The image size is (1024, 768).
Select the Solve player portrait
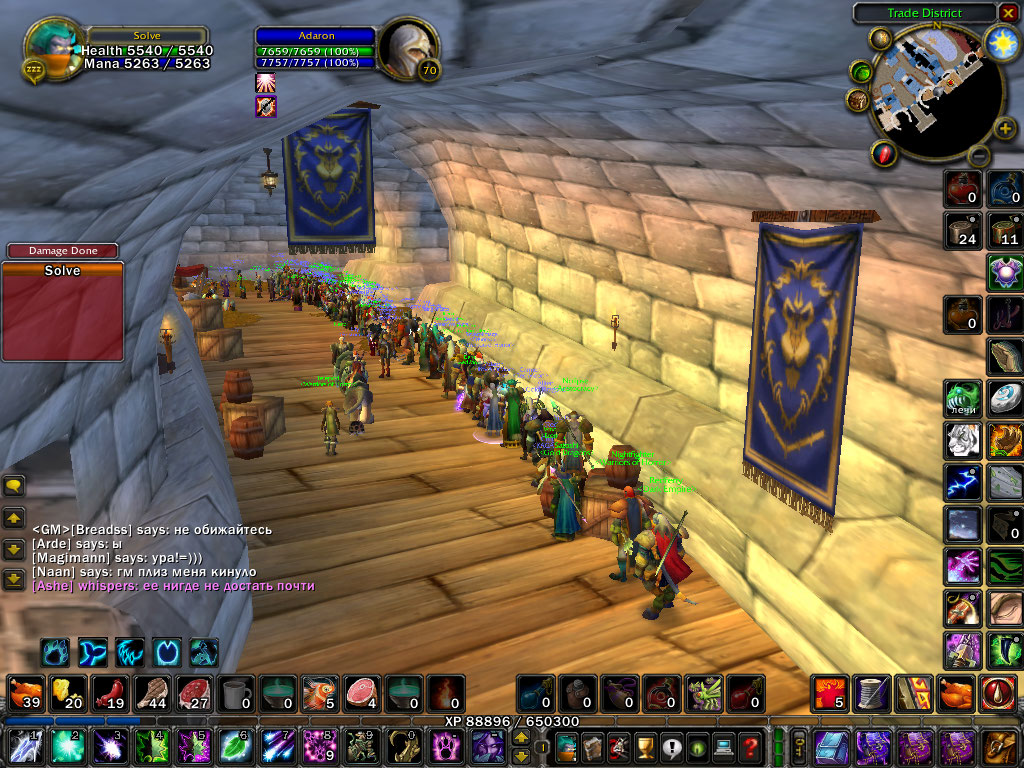tap(50, 50)
